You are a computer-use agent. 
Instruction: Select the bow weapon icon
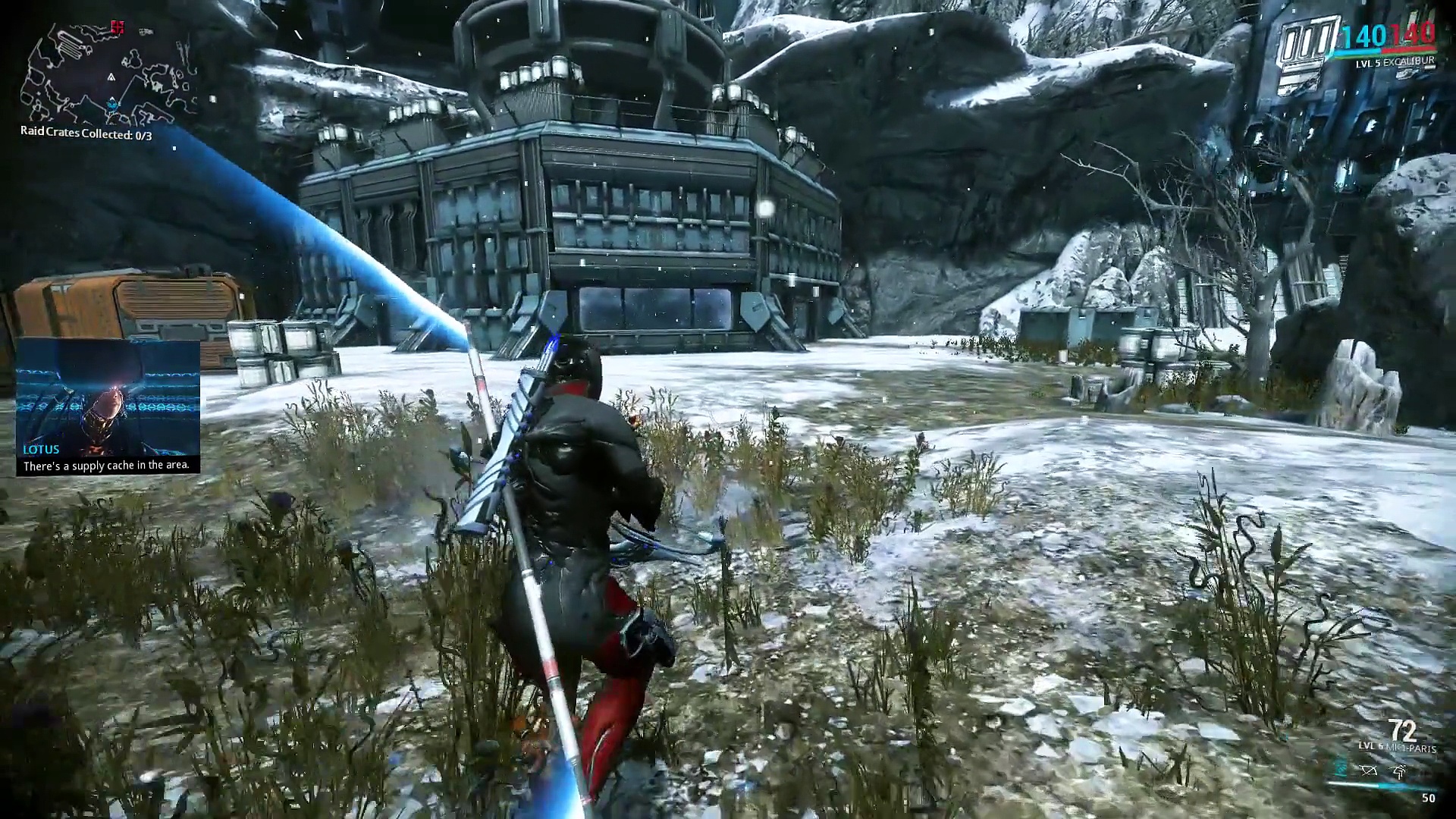1368,771
